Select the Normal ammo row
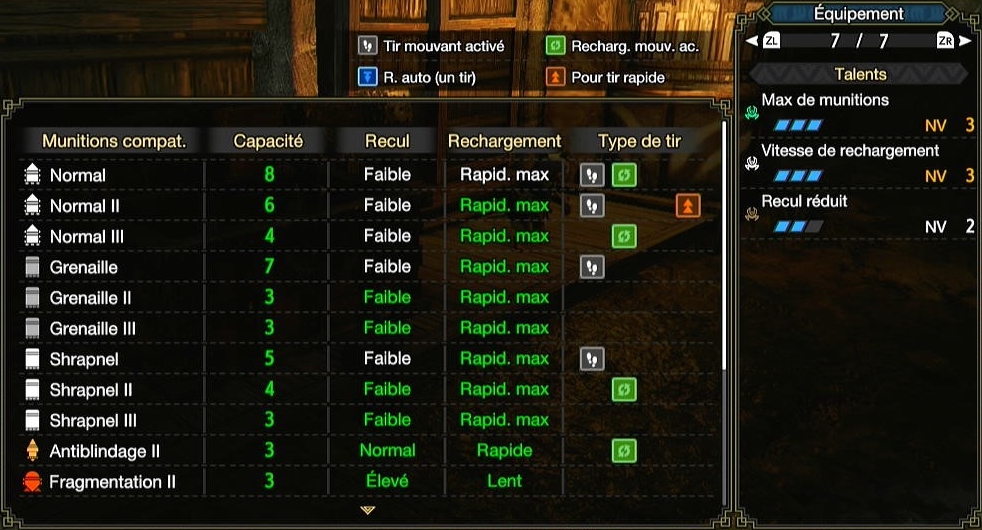The height and width of the screenshot is (530, 982). pyautogui.click(x=78, y=175)
